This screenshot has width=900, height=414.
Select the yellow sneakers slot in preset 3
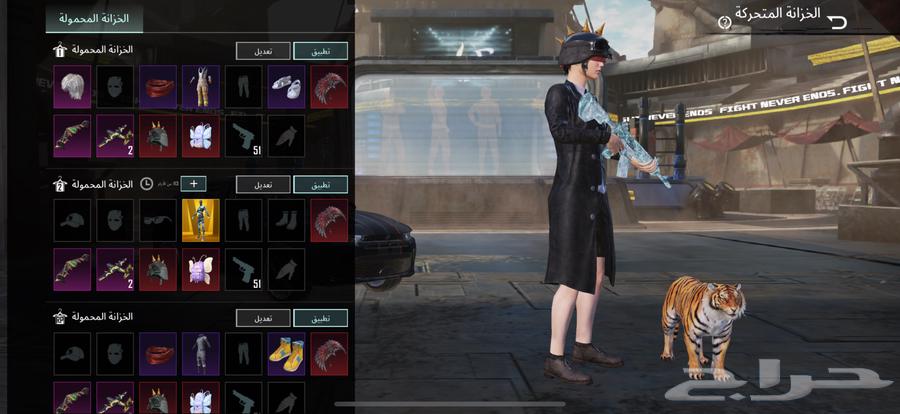tap(287, 354)
